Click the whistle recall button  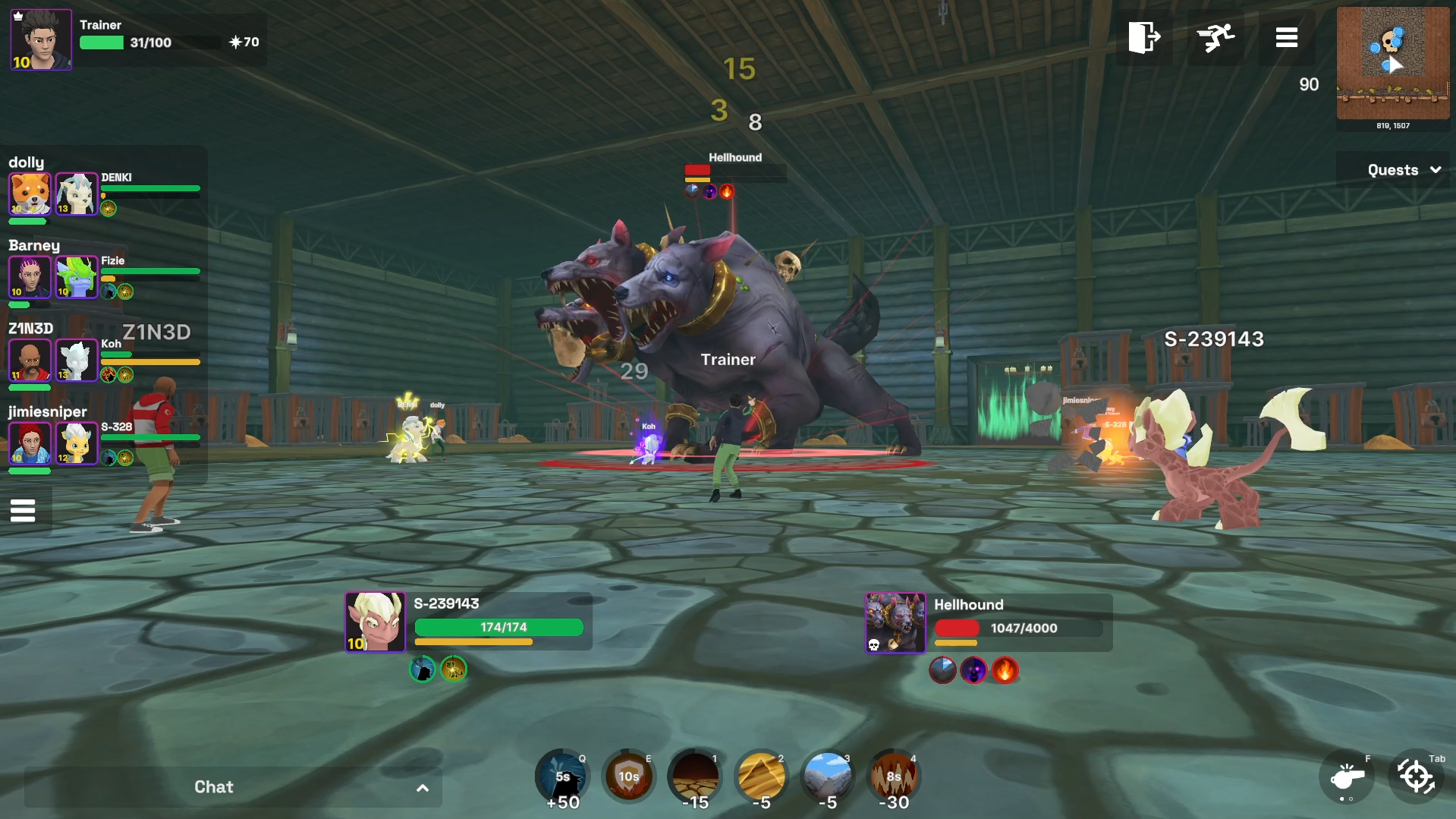[x=1347, y=776]
